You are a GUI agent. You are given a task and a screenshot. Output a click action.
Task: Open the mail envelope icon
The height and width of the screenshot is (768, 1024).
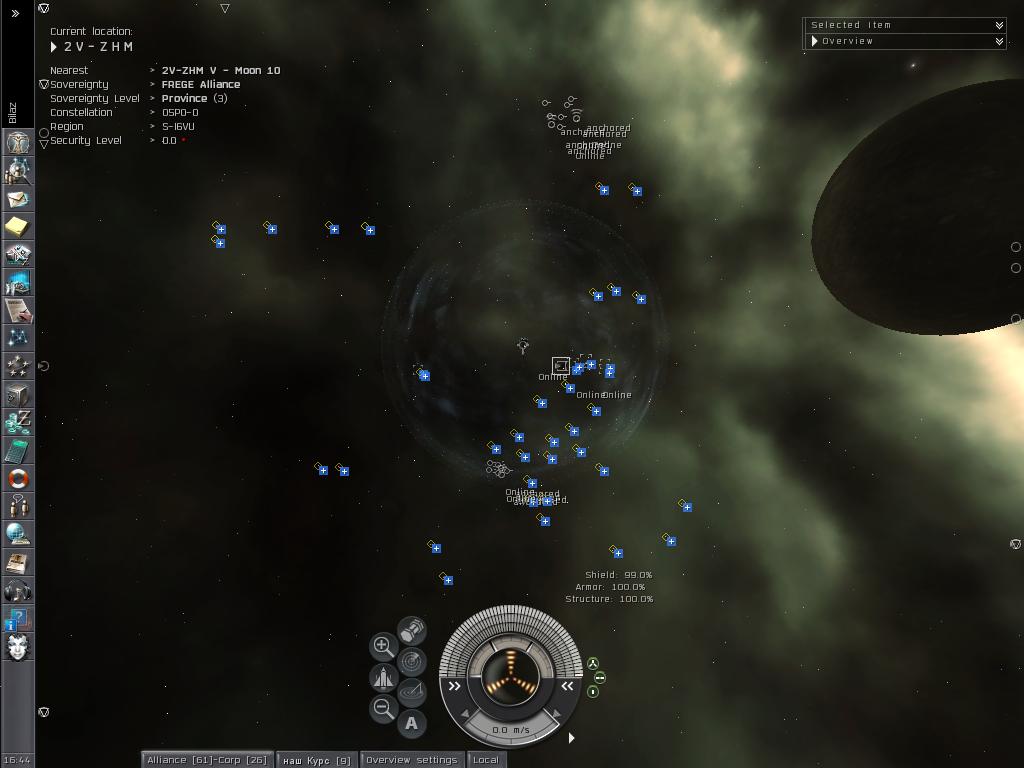tap(18, 199)
